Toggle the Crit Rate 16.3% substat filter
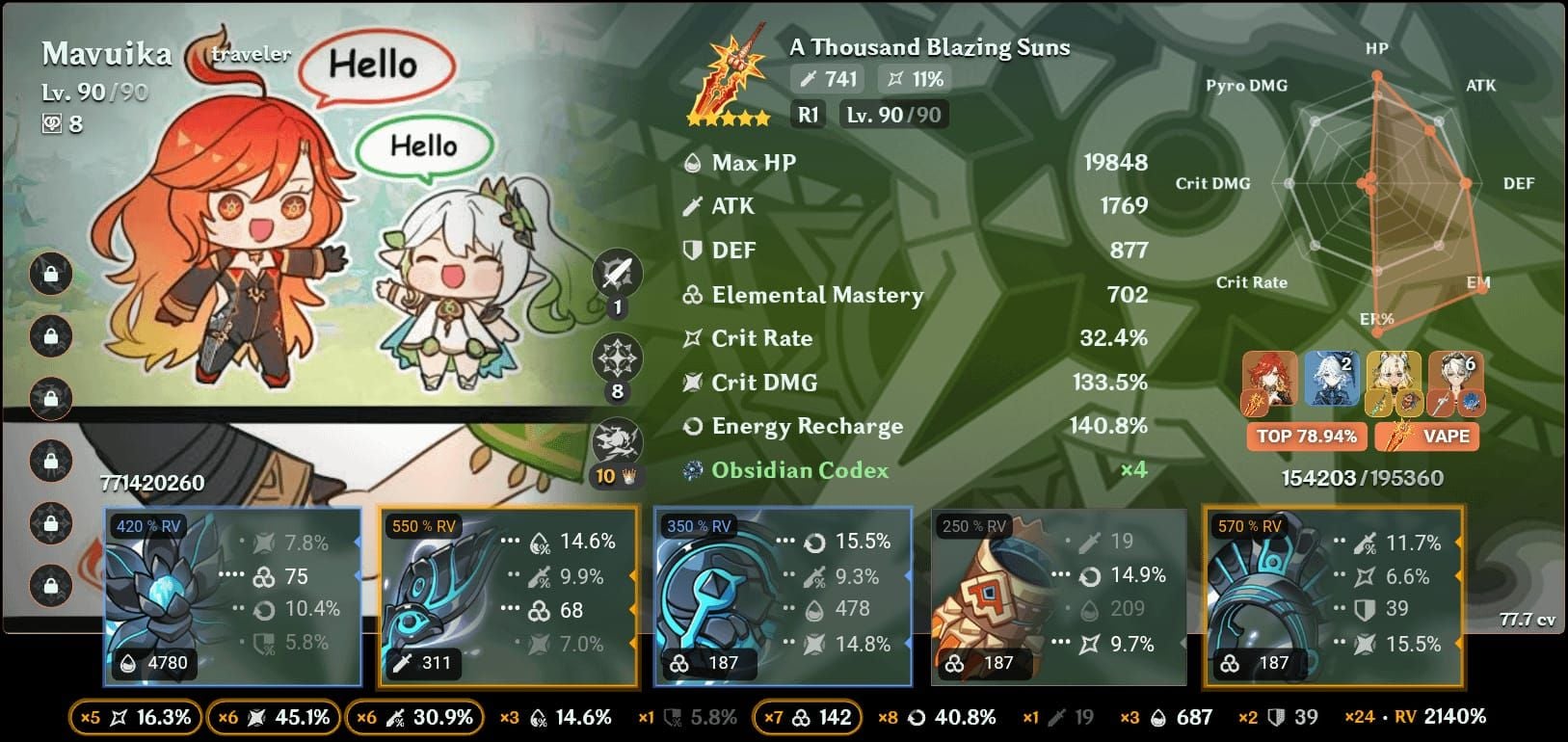Screen dimensions: 1568x742 pyautogui.click(x=135, y=718)
